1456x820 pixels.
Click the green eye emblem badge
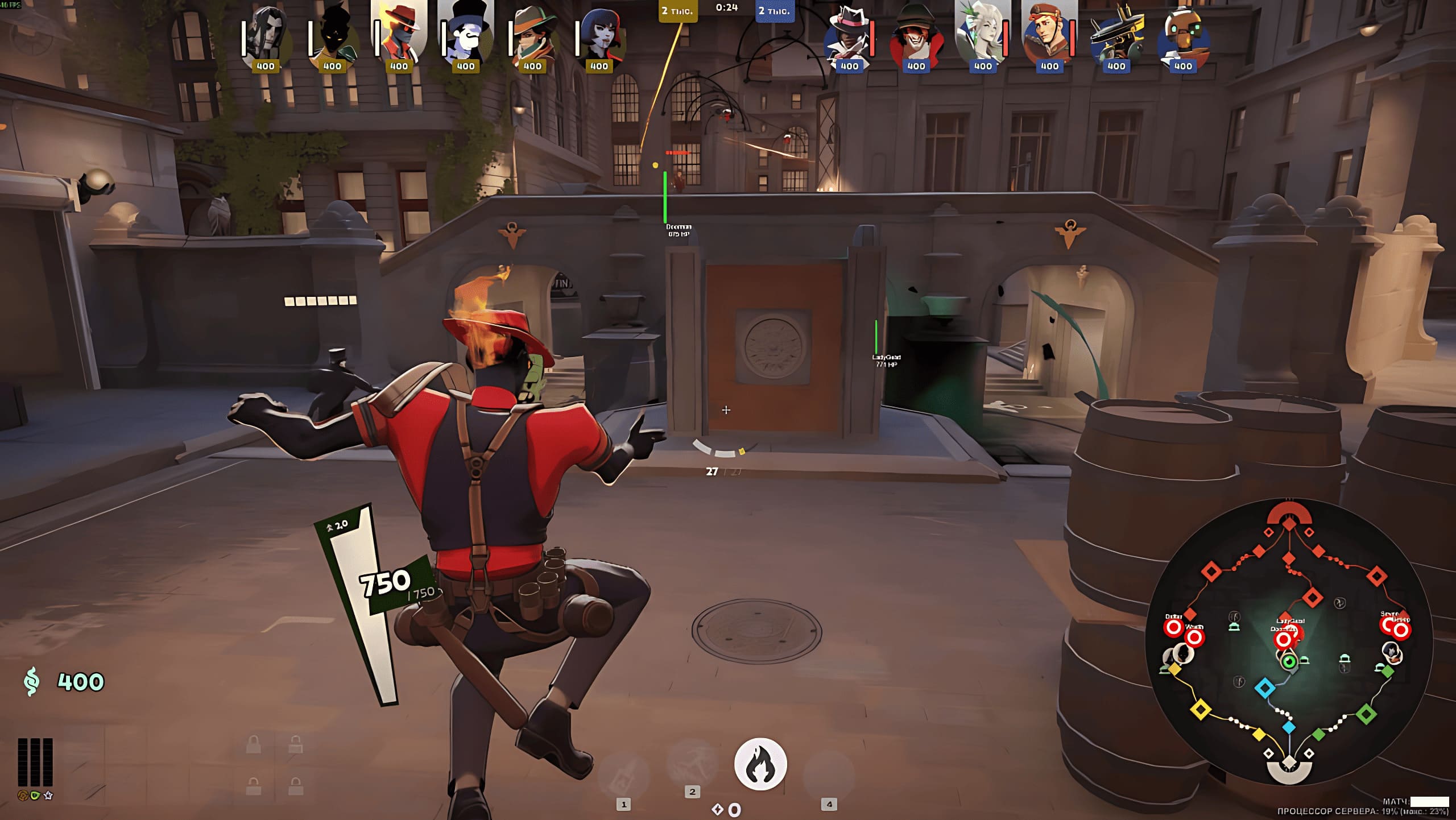[35, 796]
